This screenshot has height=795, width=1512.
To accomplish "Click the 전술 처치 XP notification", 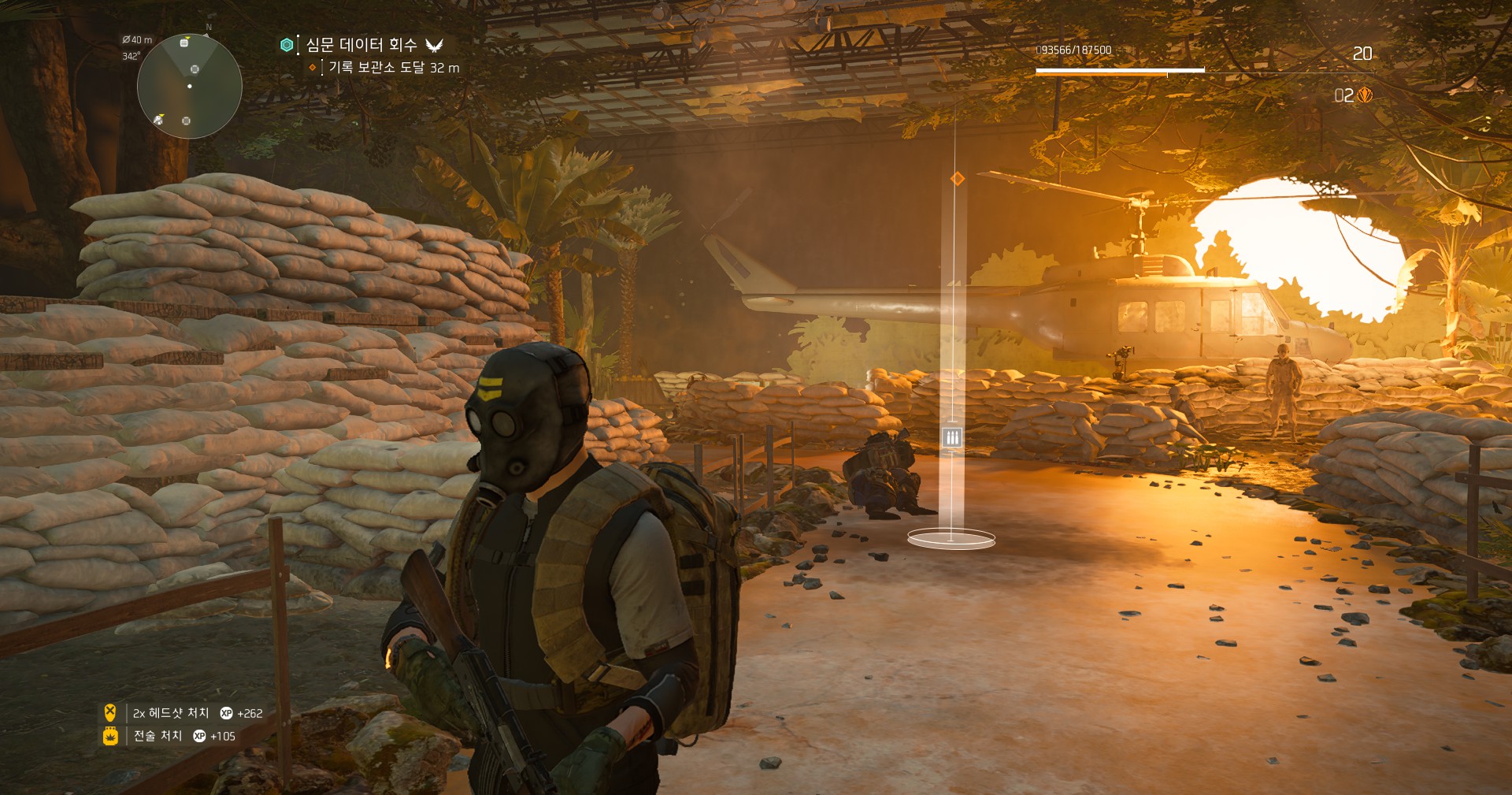I will tap(171, 736).
